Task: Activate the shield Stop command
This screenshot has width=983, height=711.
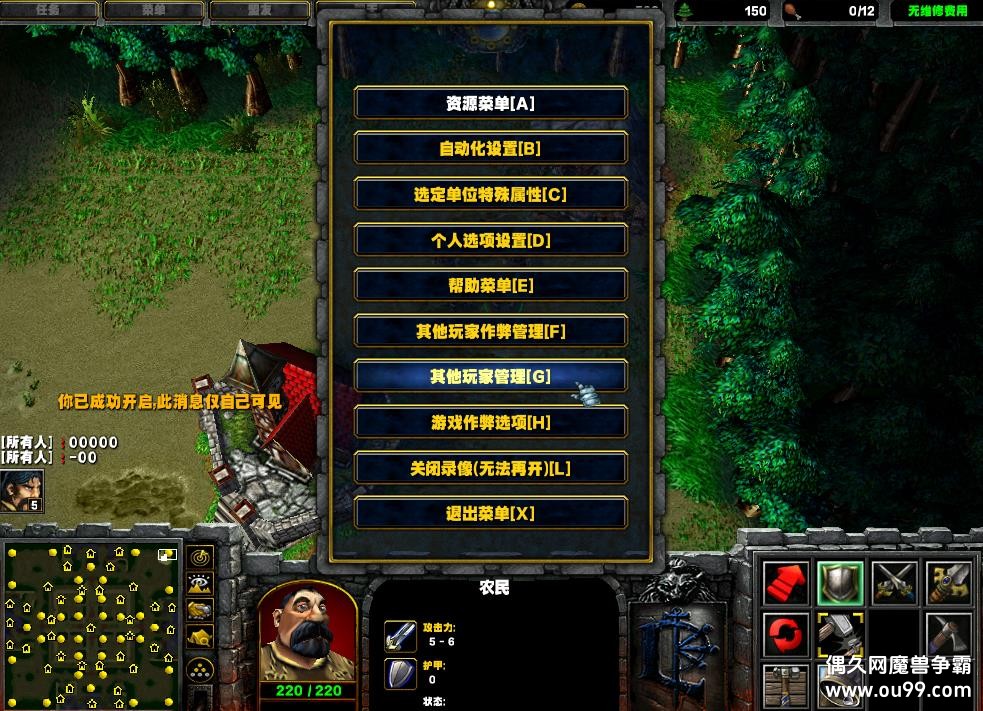Action: click(840, 582)
